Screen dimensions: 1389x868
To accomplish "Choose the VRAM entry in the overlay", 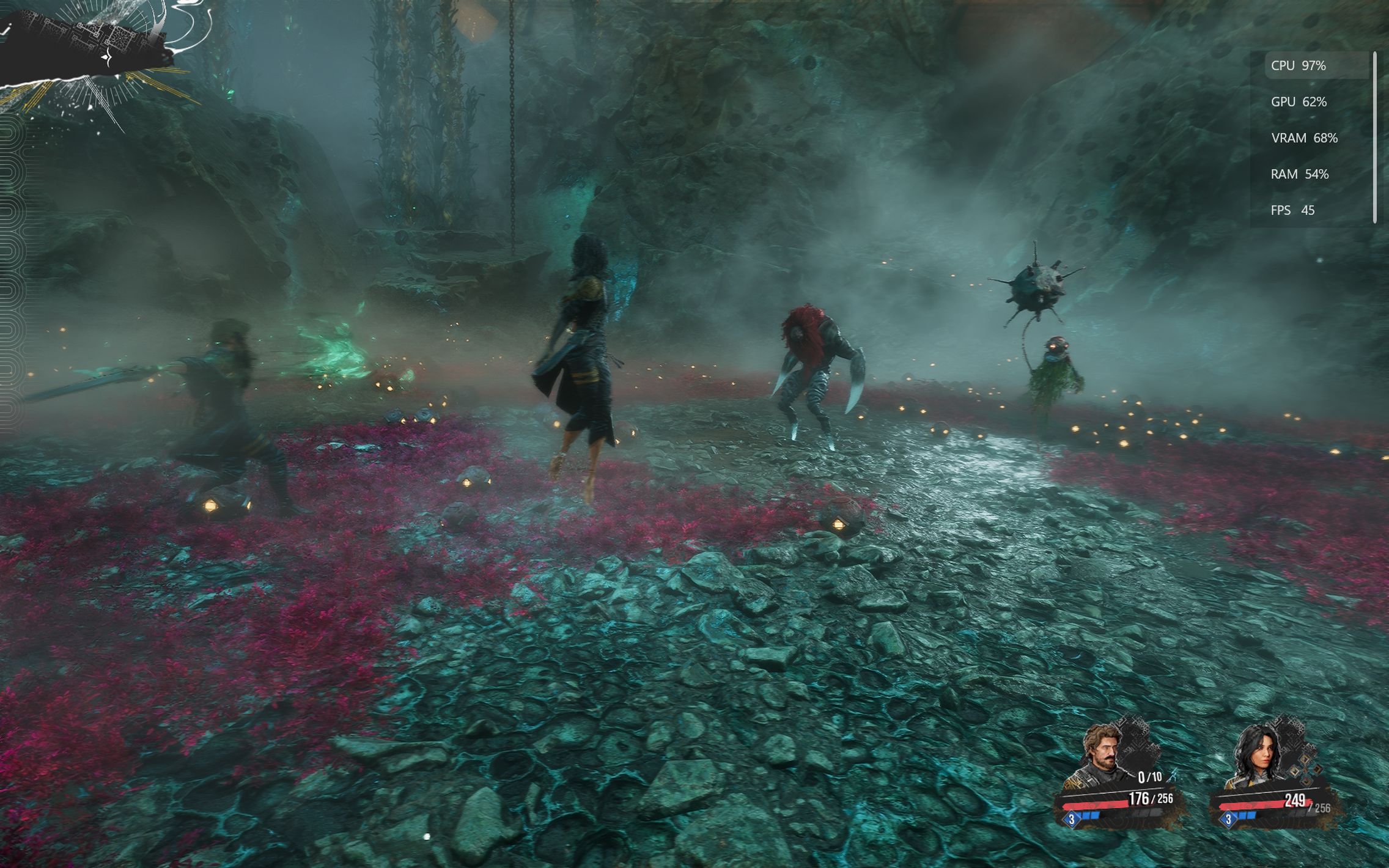I will click(x=1304, y=138).
